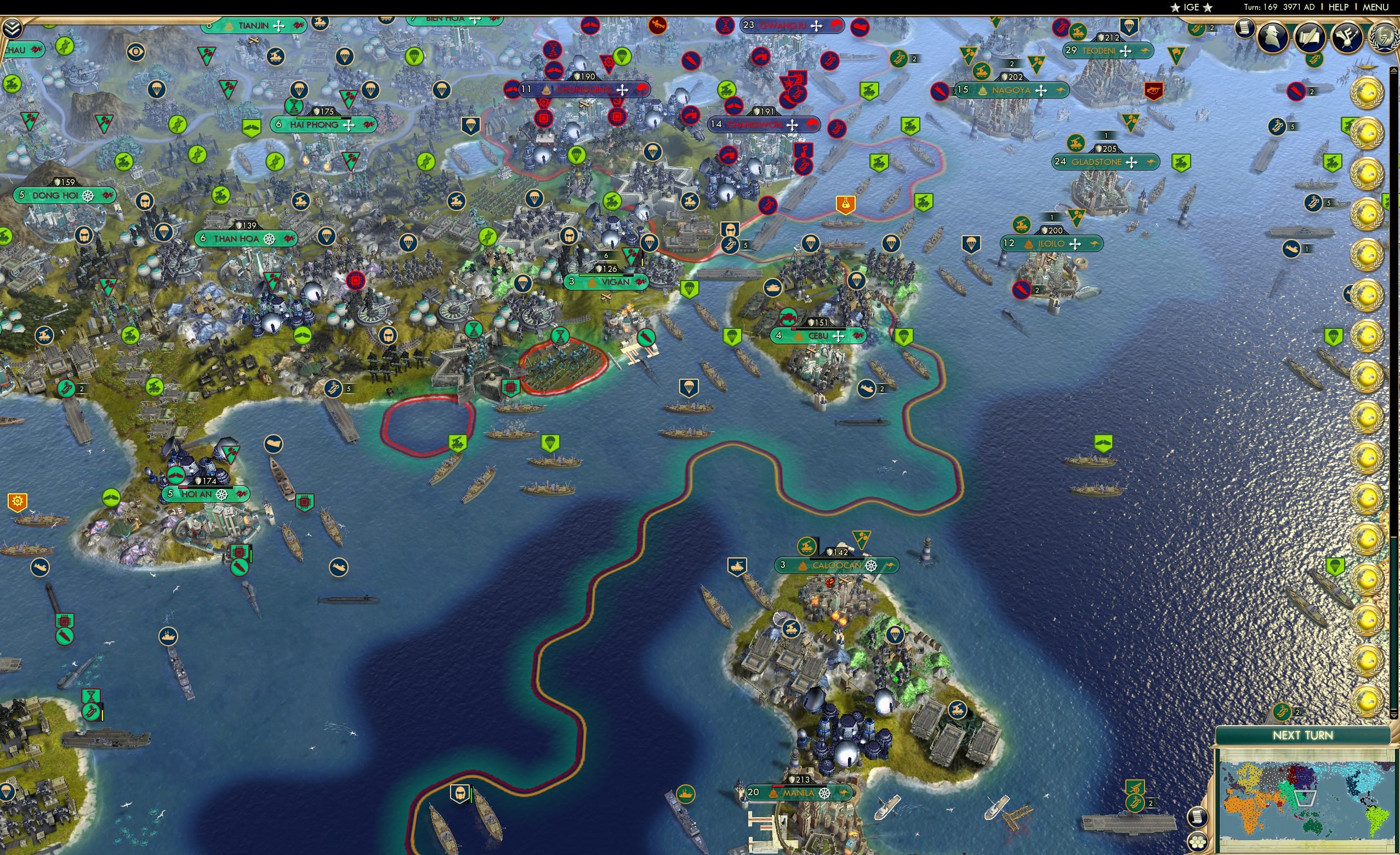Expand the notification stack with the arrow above the medals
This screenshot has height=855, width=1400.
click(1394, 69)
